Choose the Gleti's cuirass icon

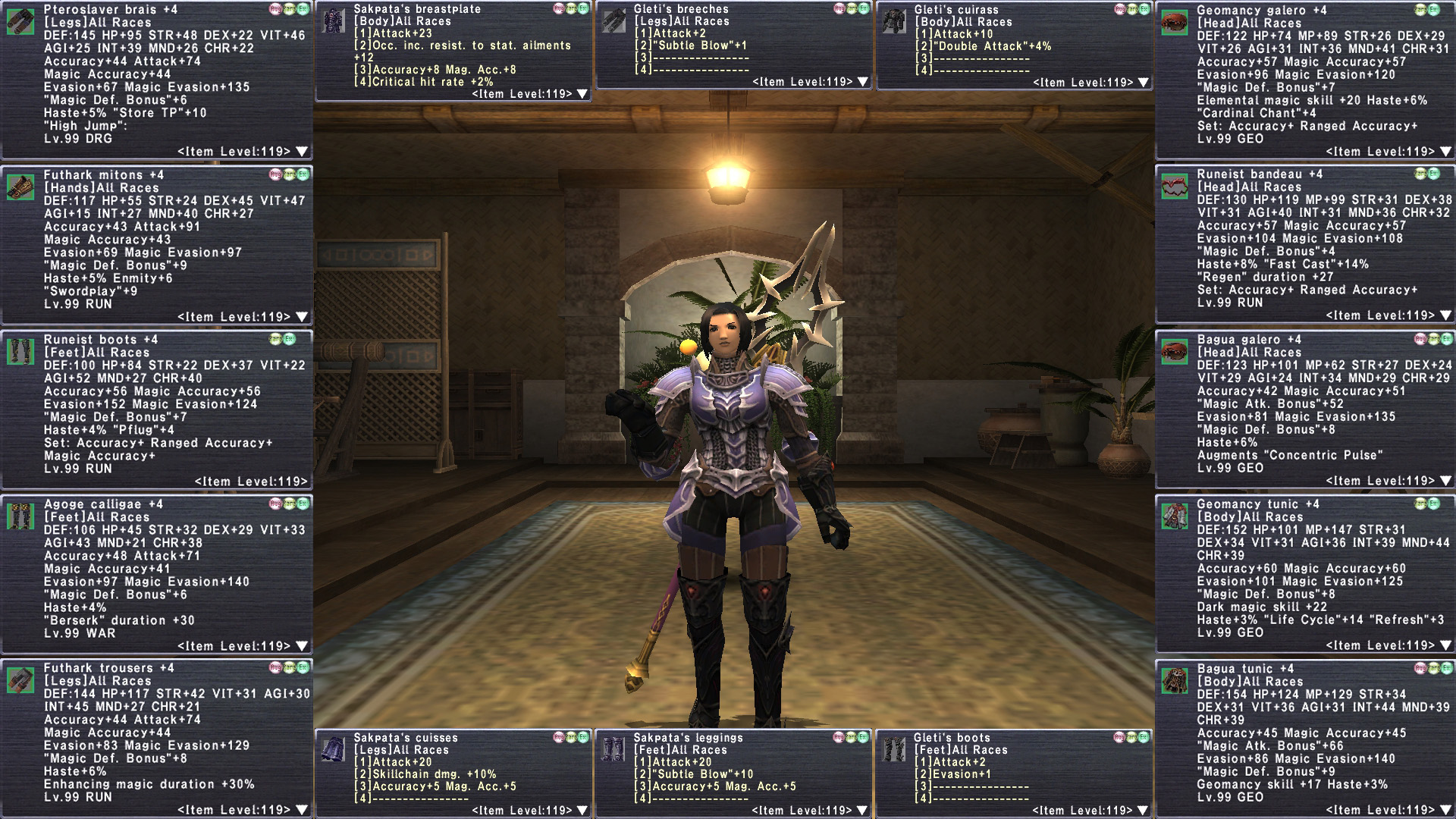click(x=894, y=22)
